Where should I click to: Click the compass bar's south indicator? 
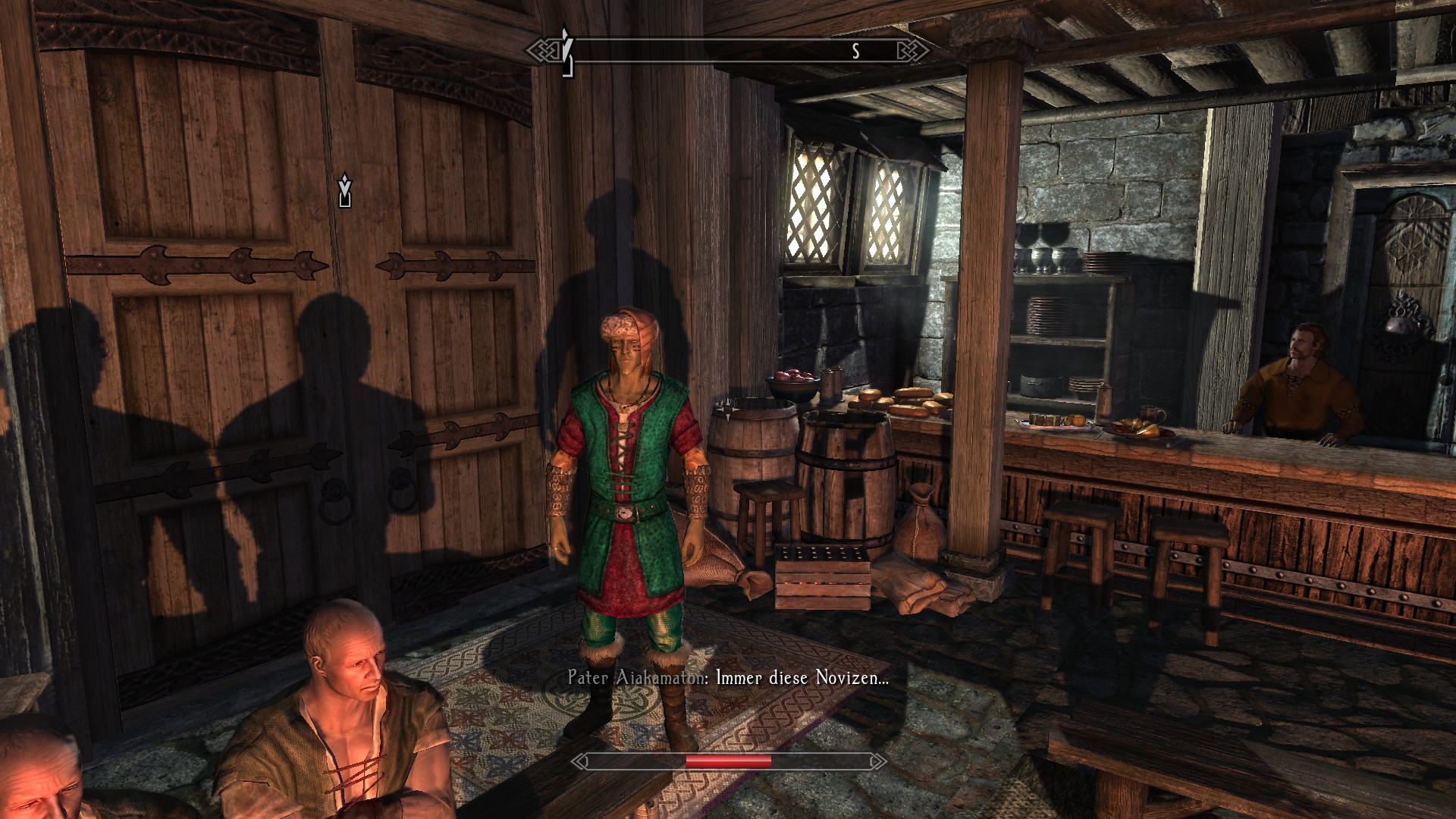tap(855, 51)
